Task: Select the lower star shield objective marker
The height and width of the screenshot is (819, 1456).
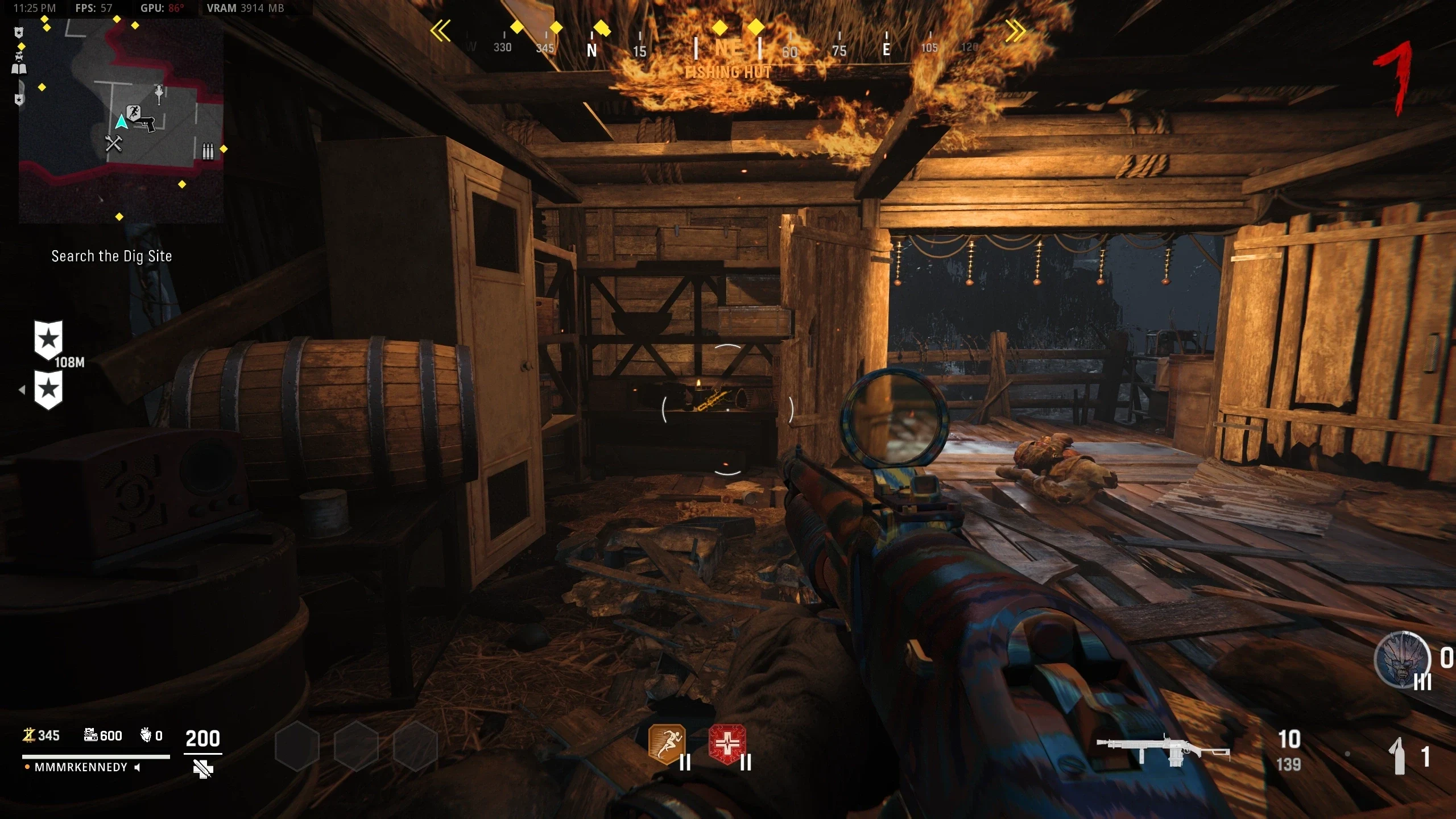Action: coord(49,390)
